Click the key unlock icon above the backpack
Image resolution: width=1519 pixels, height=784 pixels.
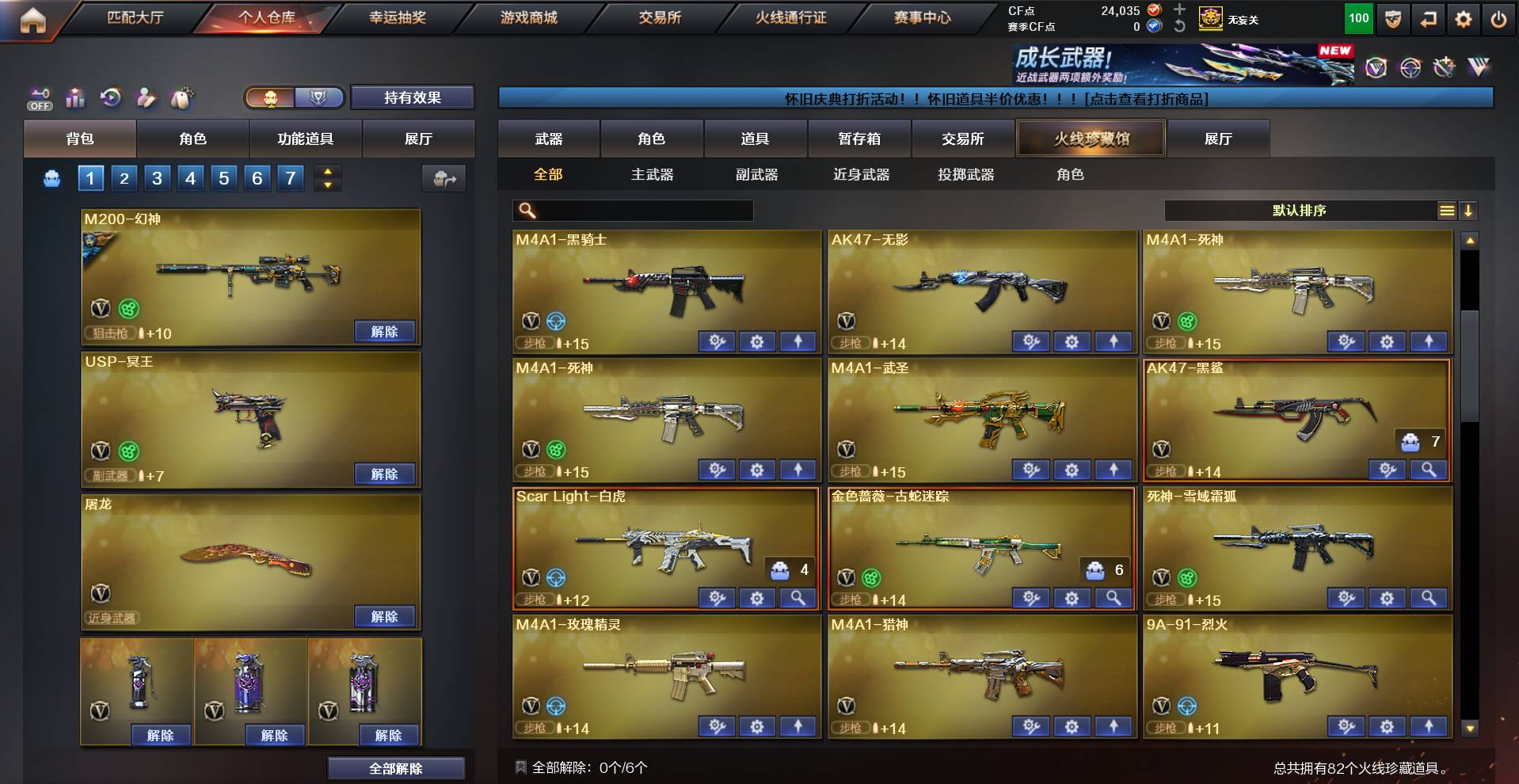pyautogui.click(x=41, y=93)
